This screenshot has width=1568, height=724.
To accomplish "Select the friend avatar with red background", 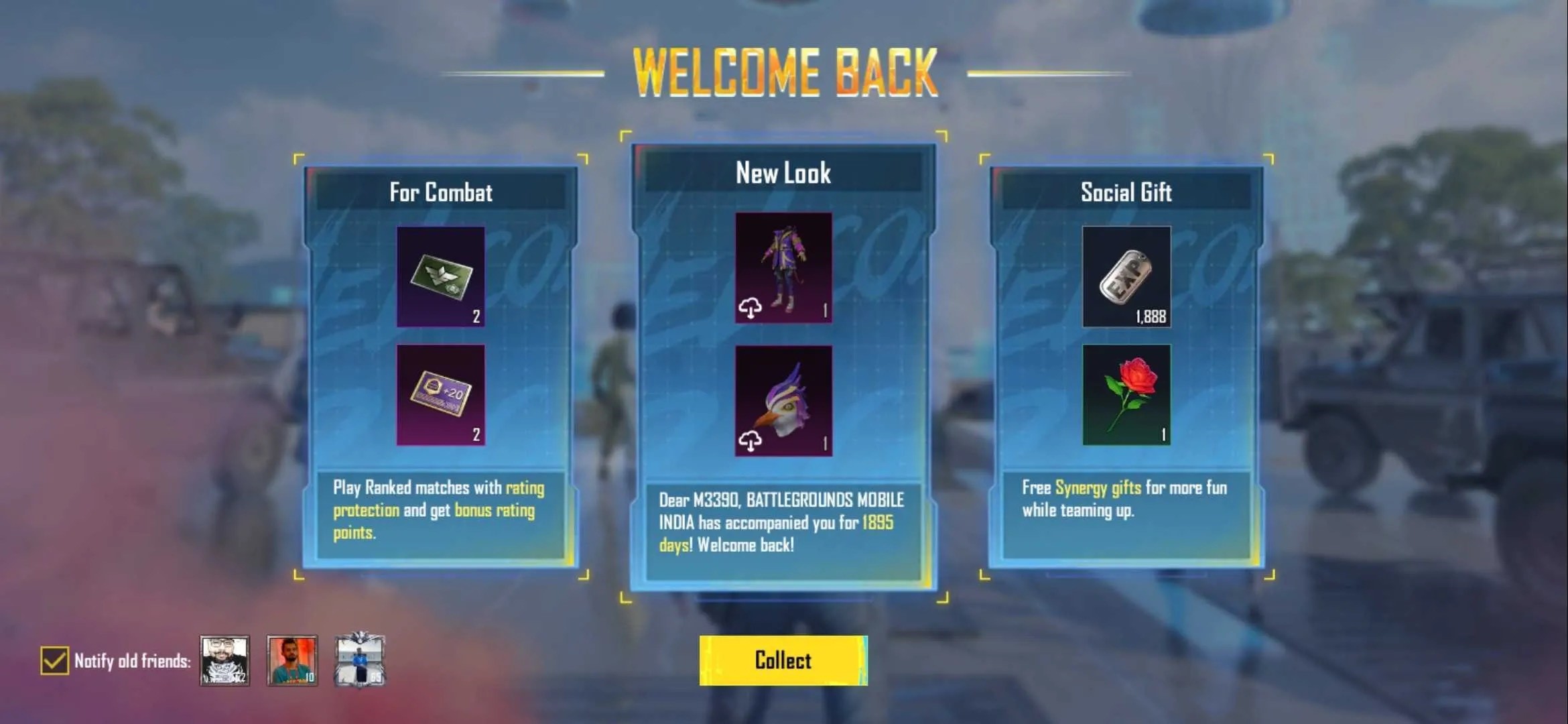I will click(292, 660).
